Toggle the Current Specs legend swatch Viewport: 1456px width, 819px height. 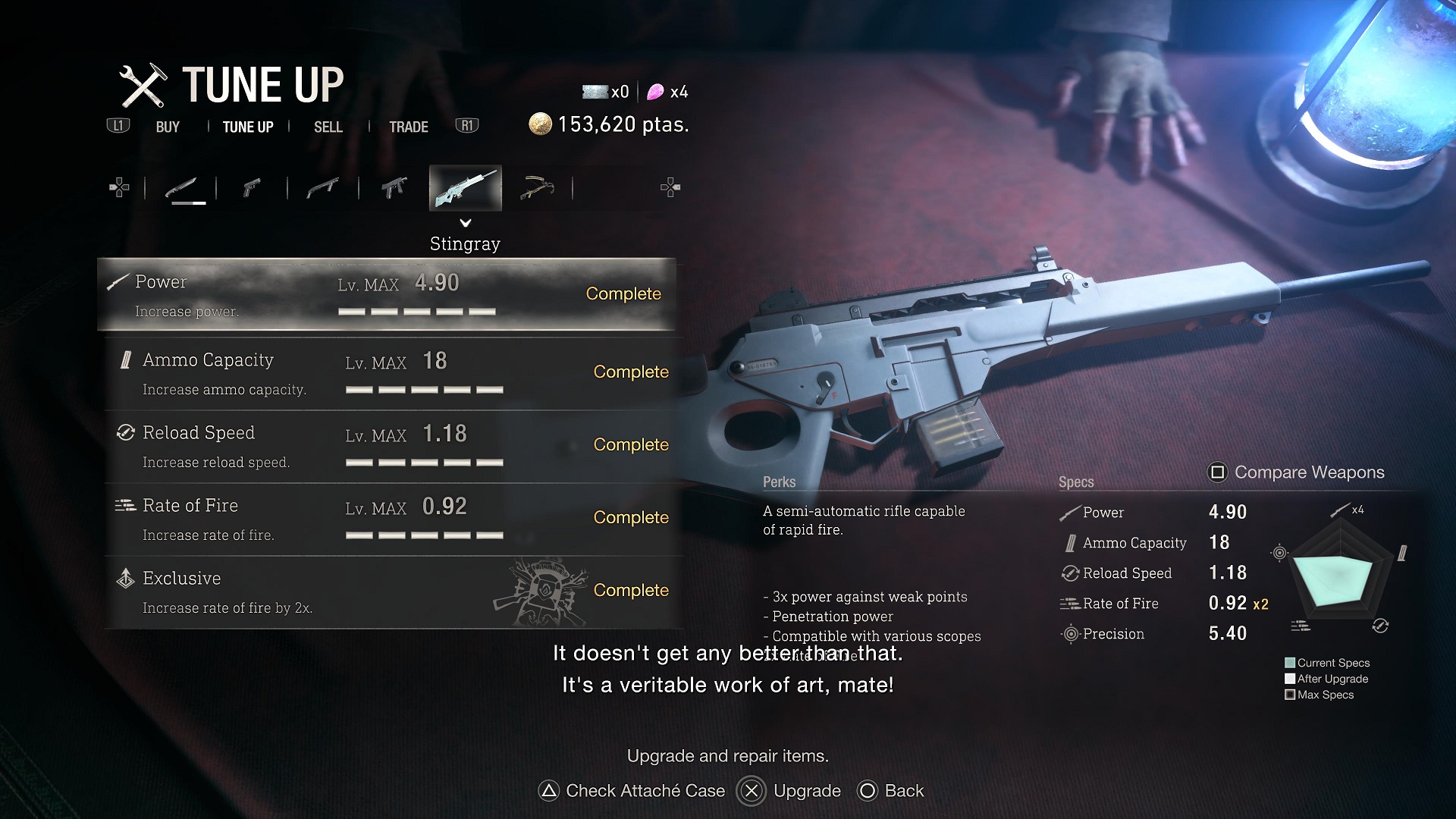point(1290,662)
